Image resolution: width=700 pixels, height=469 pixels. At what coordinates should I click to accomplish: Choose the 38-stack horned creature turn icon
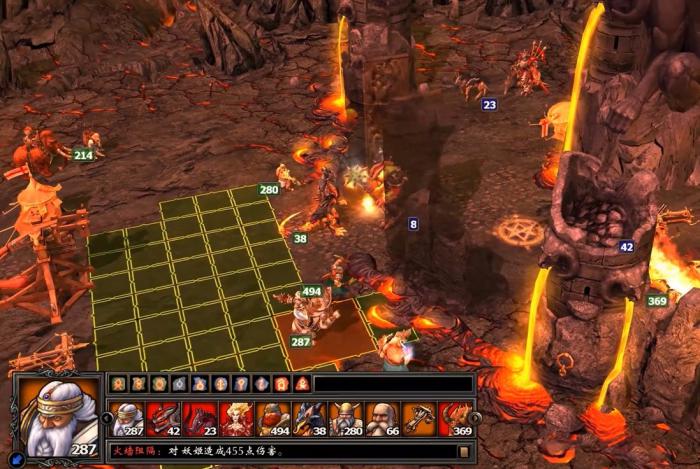click(309, 418)
